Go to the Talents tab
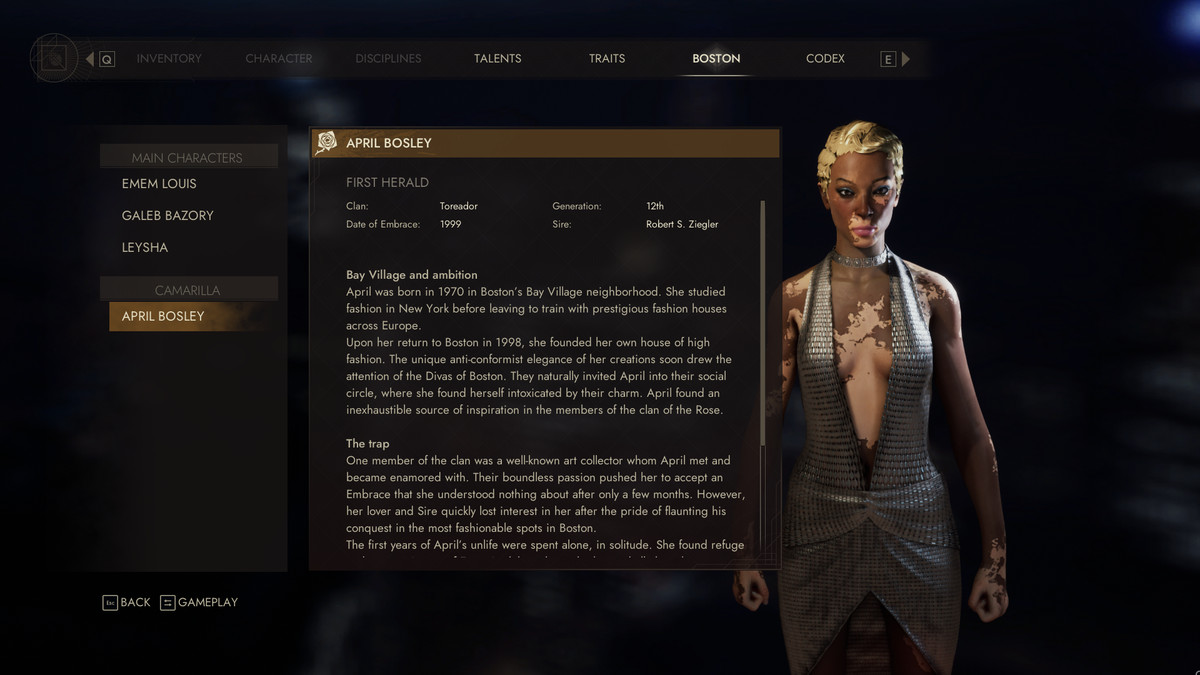 pyautogui.click(x=498, y=59)
